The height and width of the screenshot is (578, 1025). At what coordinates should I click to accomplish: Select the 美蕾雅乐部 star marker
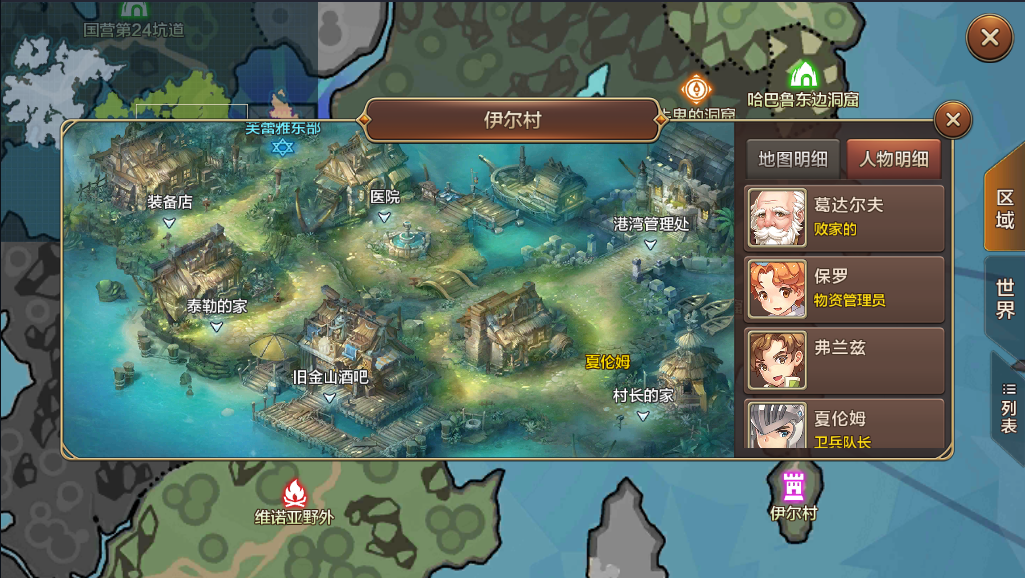(x=284, y=145)
